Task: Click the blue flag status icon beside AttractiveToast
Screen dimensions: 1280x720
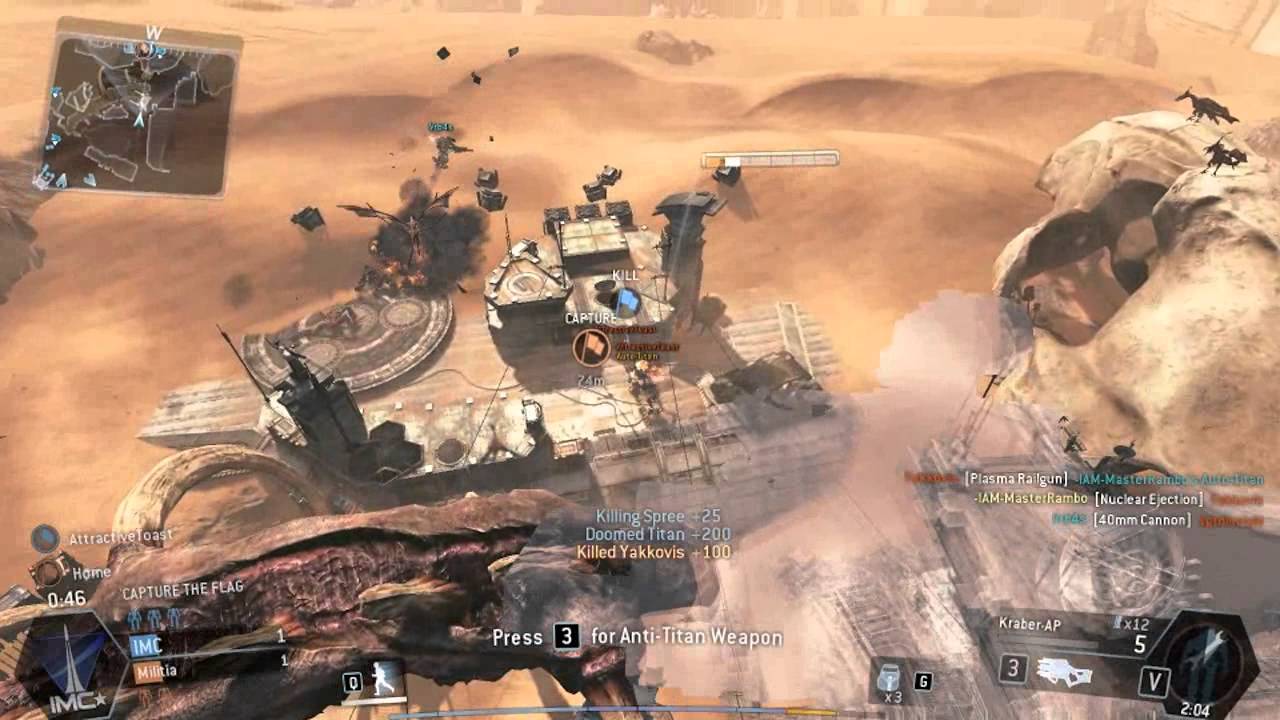Action: (46, 539)
